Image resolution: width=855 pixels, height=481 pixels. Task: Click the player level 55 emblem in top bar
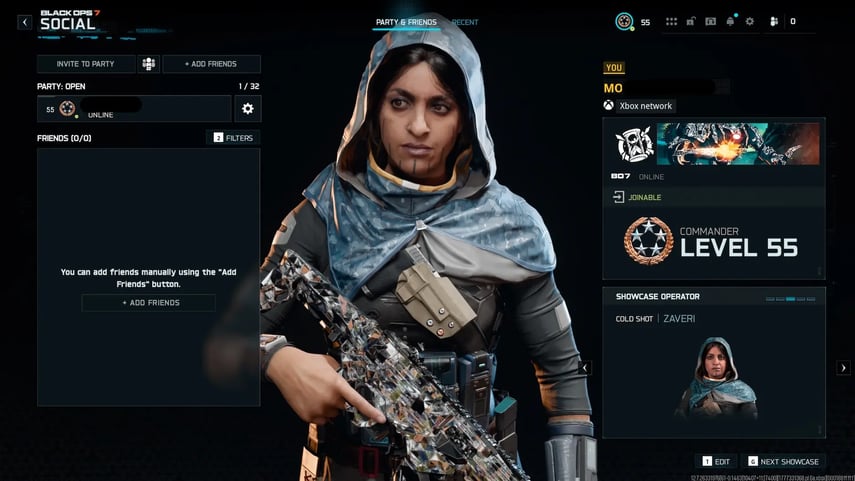coord(625,21)
